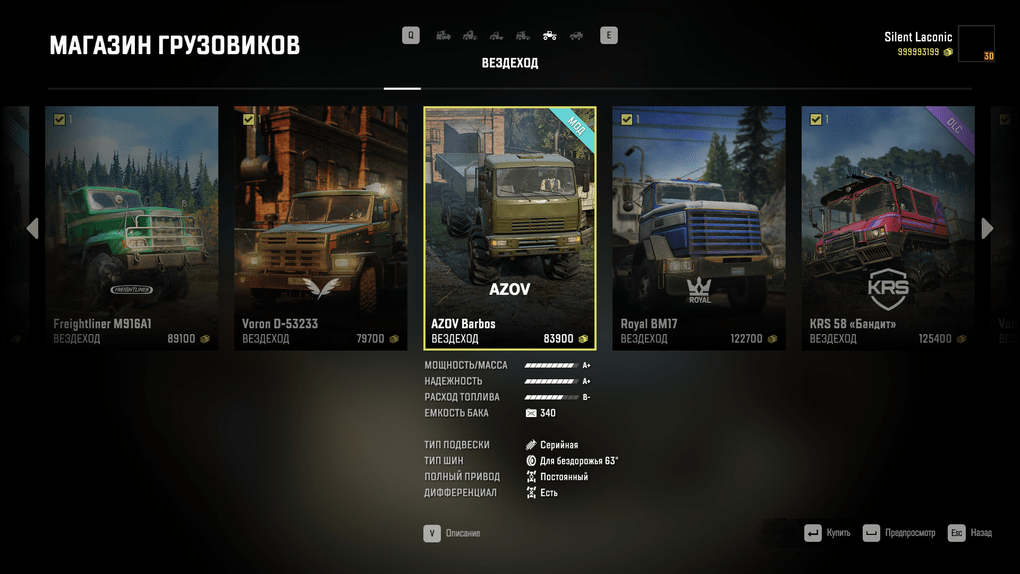1020x574 pixels.
Task: Show the truck's Описание description
Action: coord(452,533)
